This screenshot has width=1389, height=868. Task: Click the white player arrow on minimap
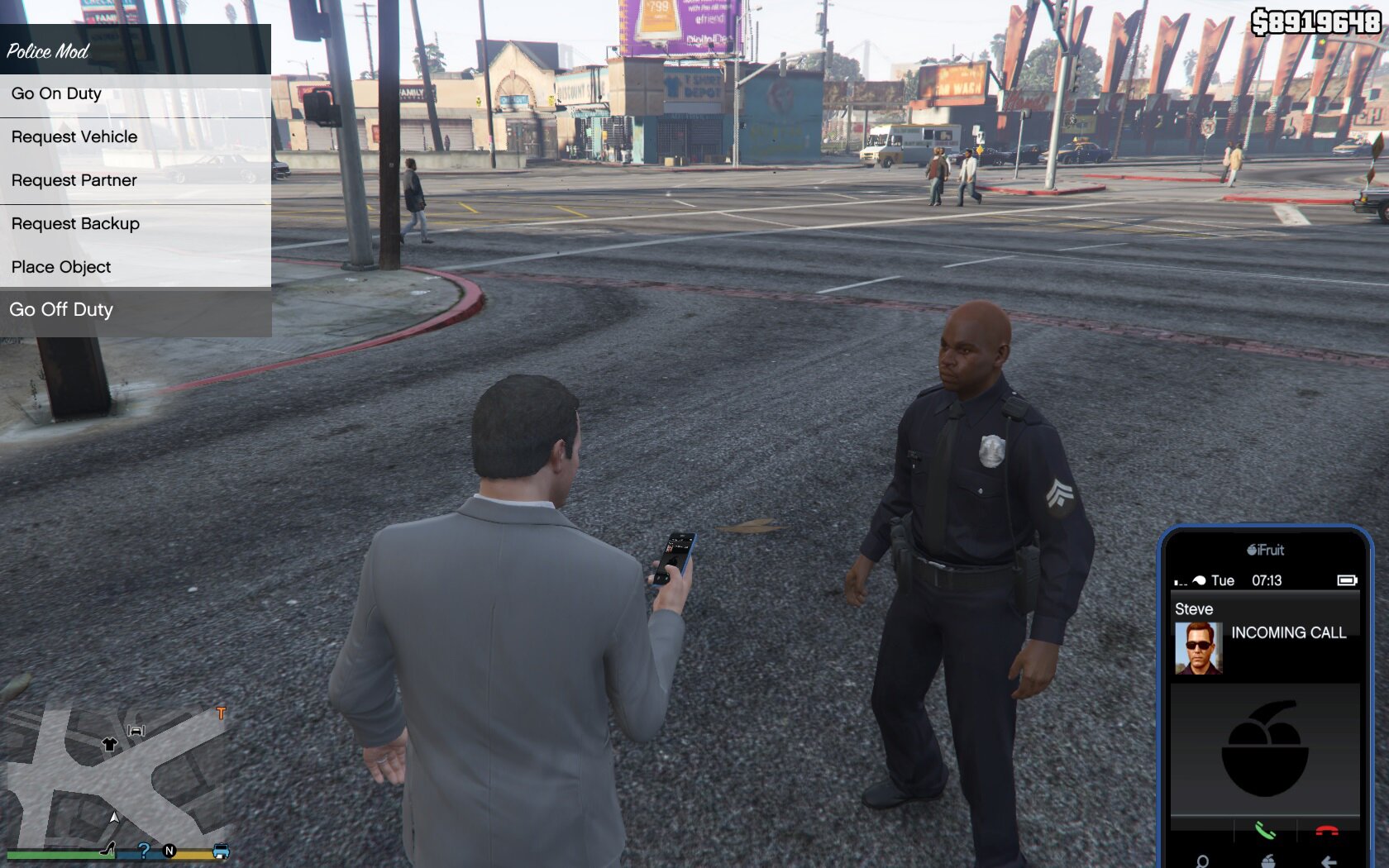[114, 818]
